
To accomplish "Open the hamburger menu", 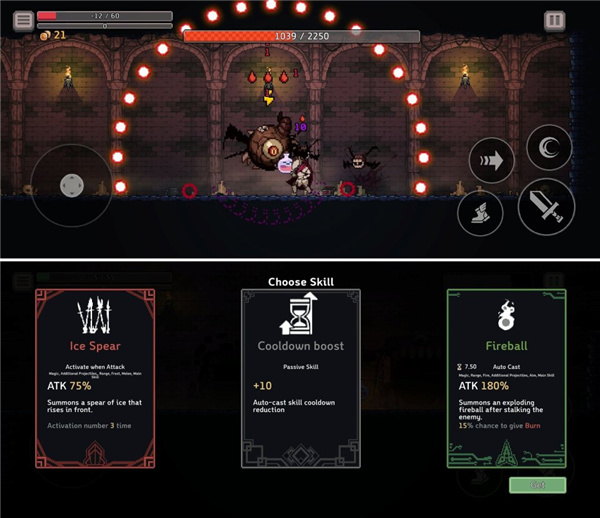I will tap(23, 20).
